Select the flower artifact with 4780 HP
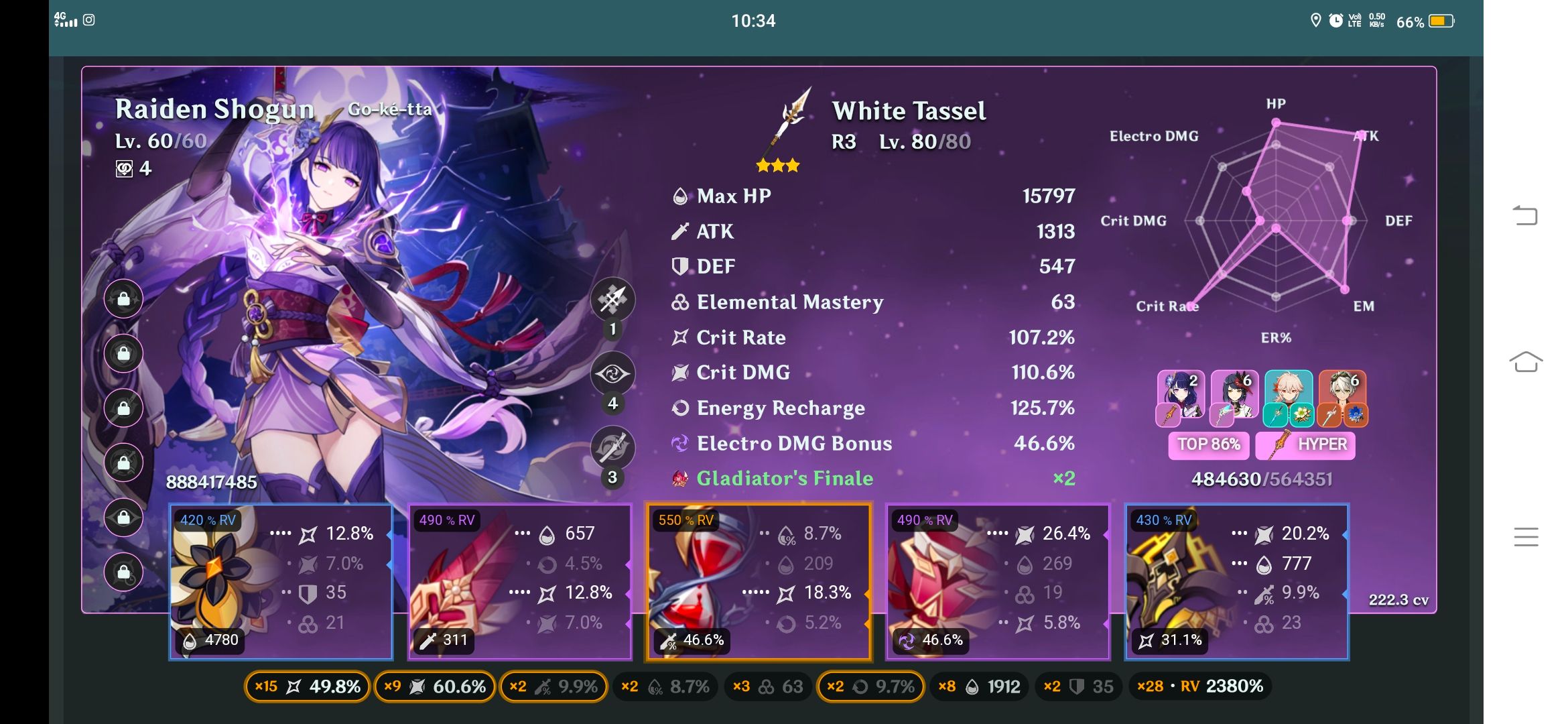 281,581
